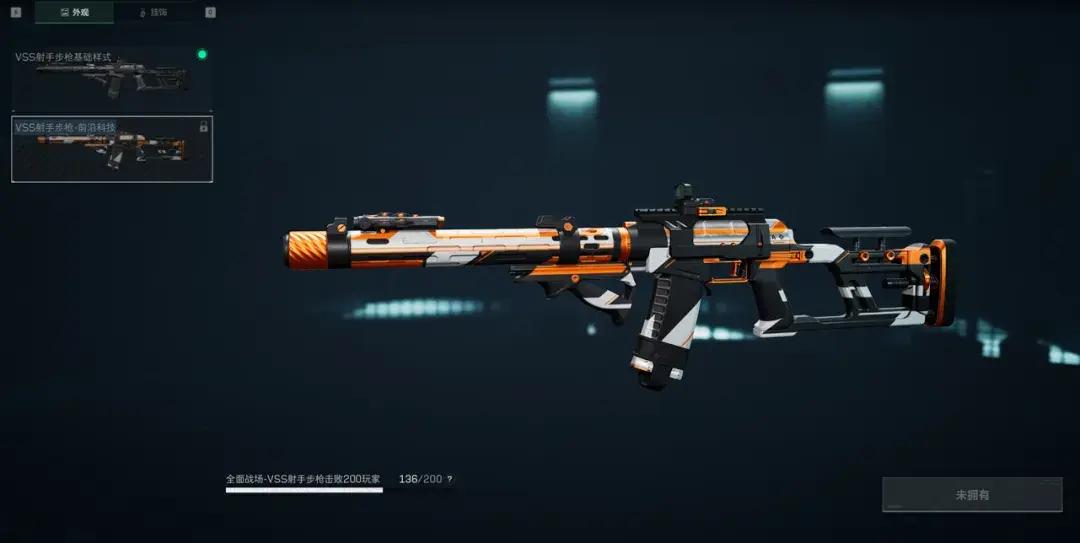Click the 未拥有 button
1080x543 pixels.
click(972, 495)
